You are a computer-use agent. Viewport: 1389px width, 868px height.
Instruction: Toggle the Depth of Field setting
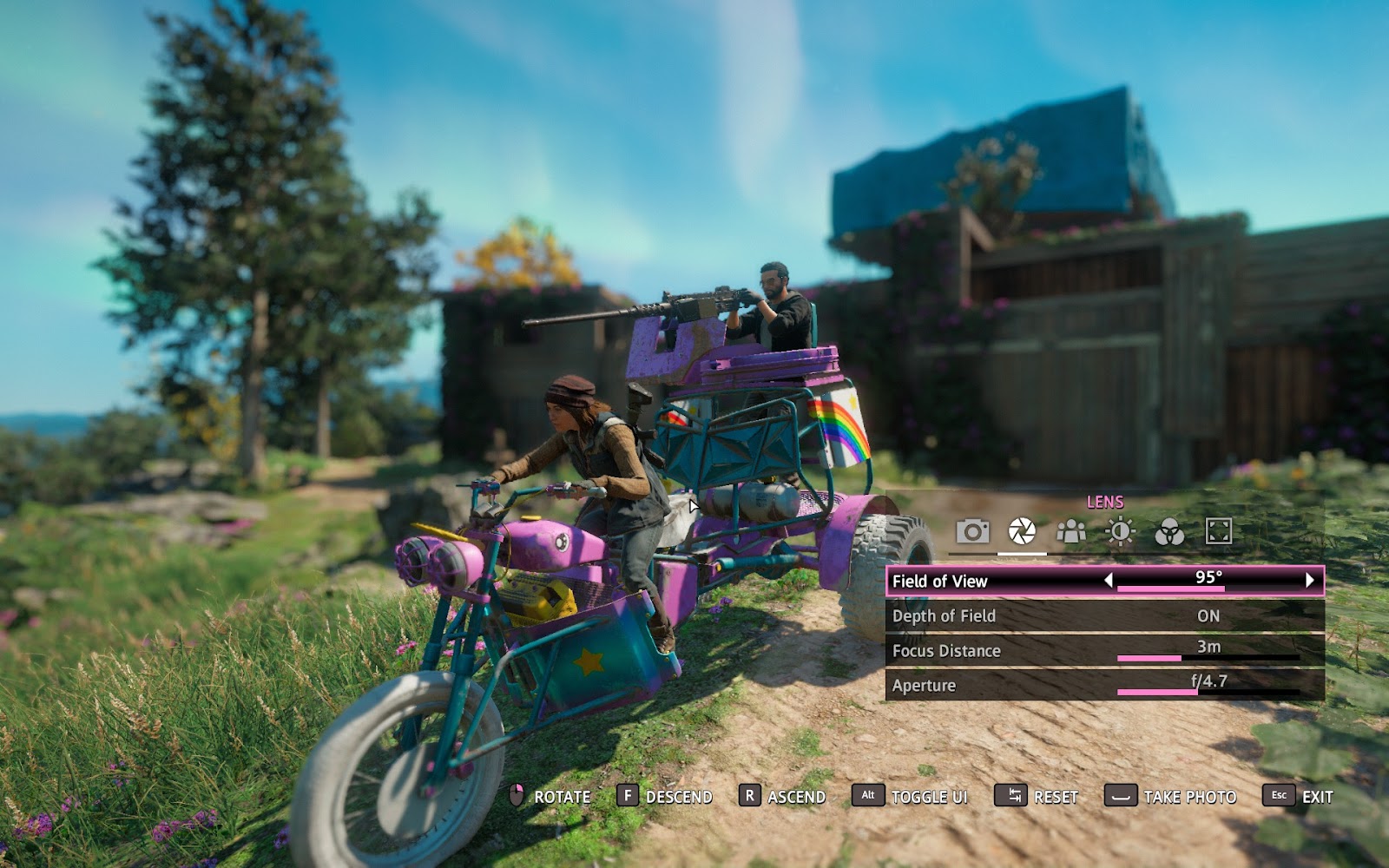coord(1208,615)
